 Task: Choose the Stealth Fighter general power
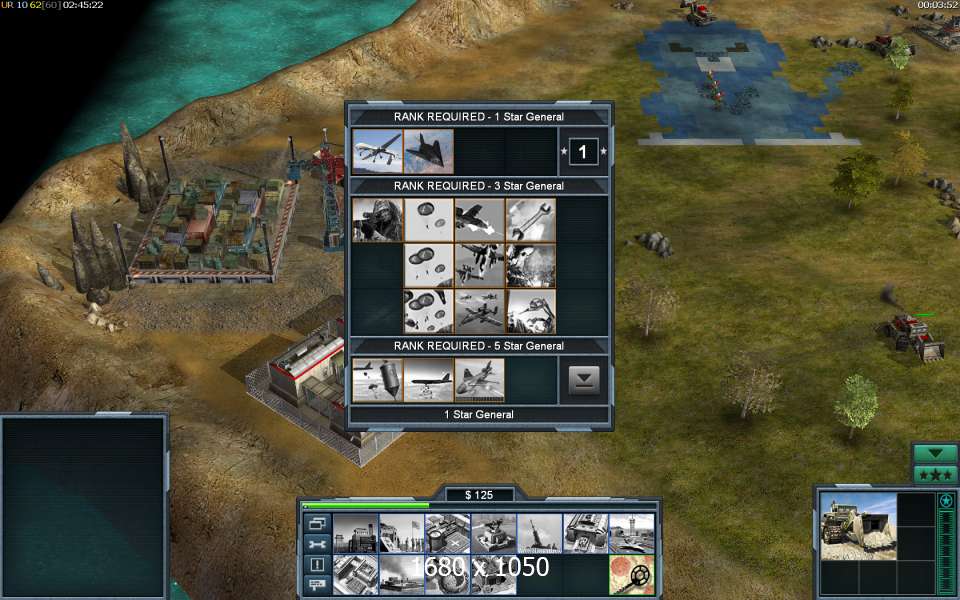(x=429, y=151)
